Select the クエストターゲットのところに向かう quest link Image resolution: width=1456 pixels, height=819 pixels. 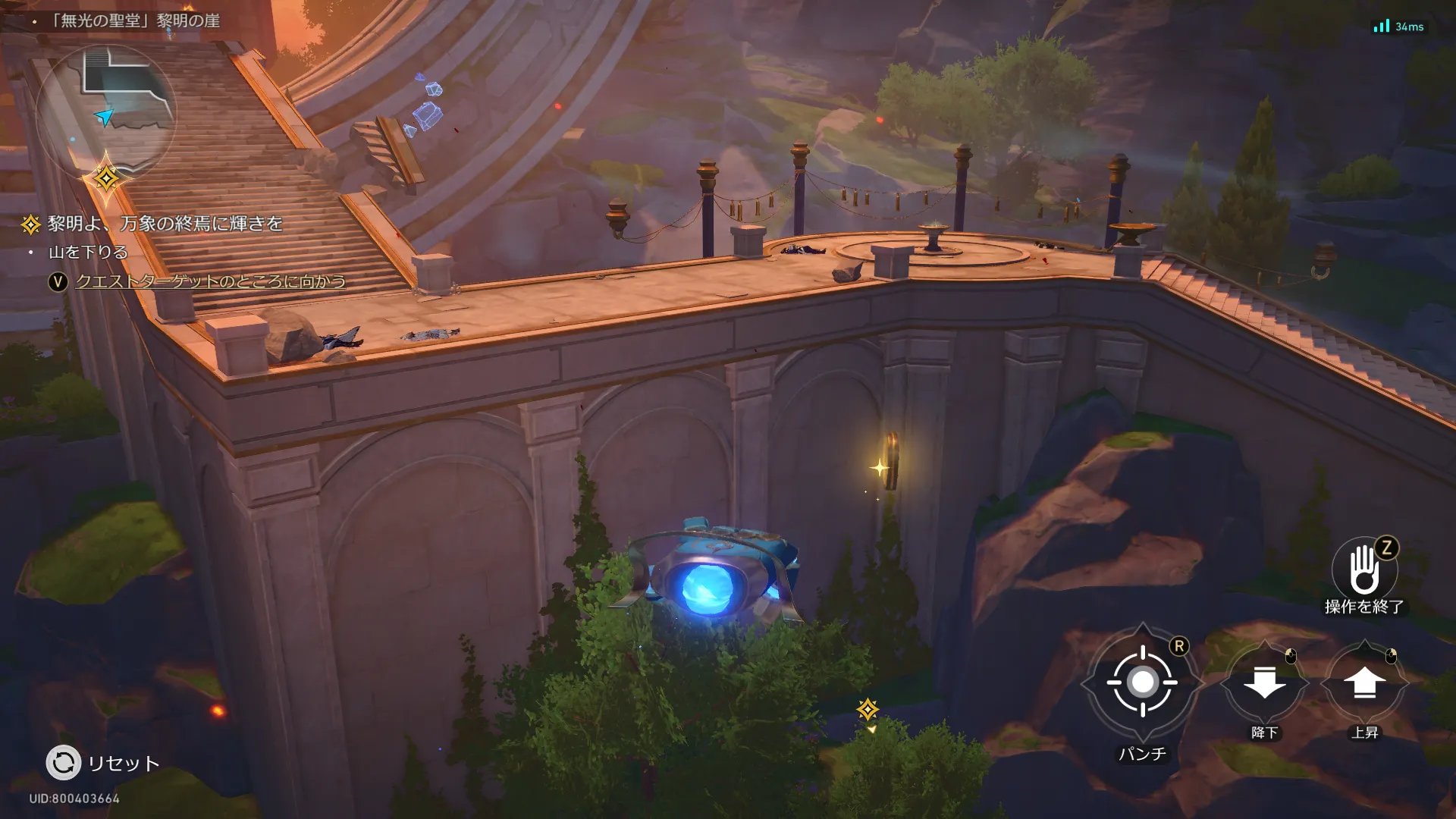(210, 281)
